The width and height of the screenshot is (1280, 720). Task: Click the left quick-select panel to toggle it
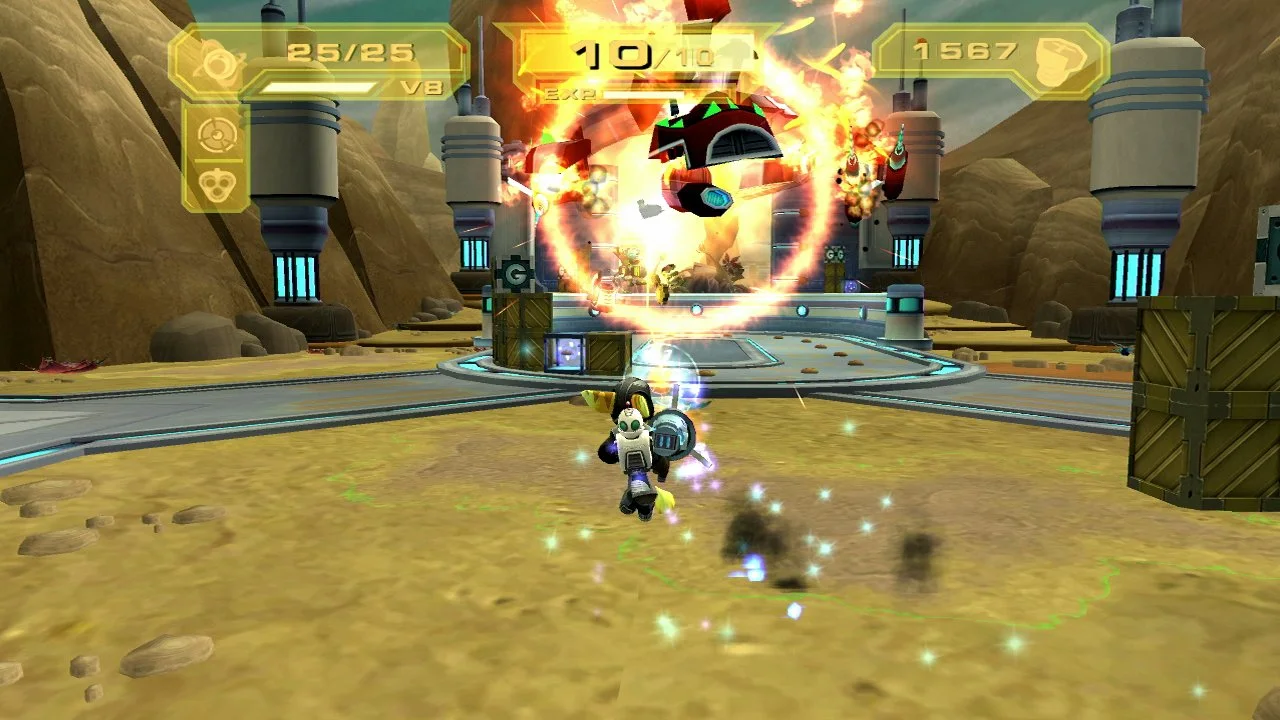(216, 155)
